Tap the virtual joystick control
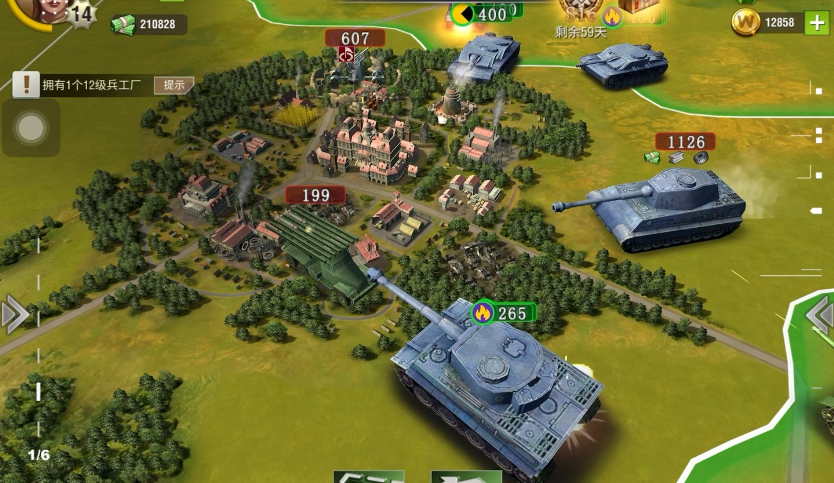This screenshot has height=483, width=834. pyautogui.click(x=31, y=127)
